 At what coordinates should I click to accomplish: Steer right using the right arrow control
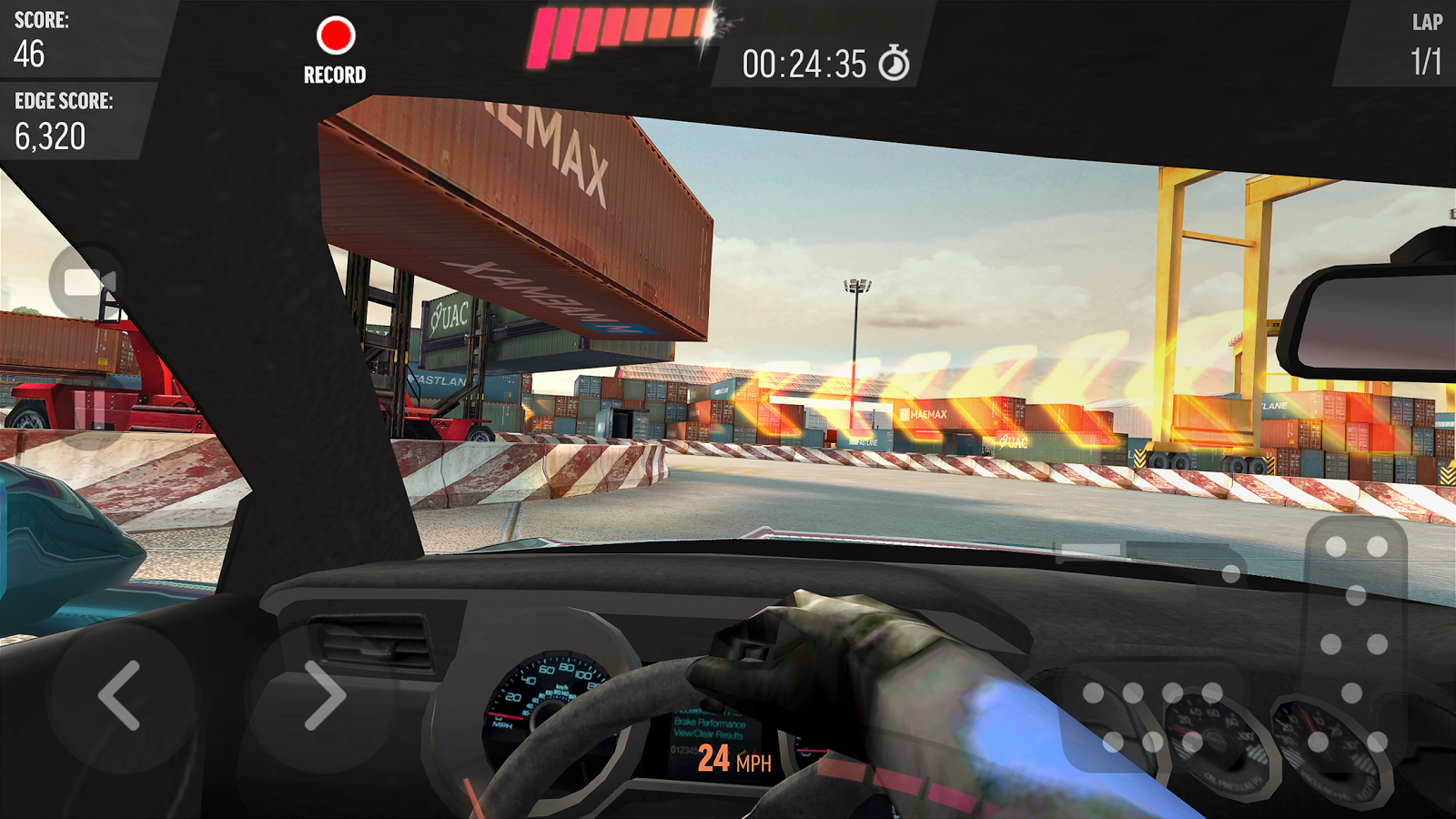click(328, 696)
